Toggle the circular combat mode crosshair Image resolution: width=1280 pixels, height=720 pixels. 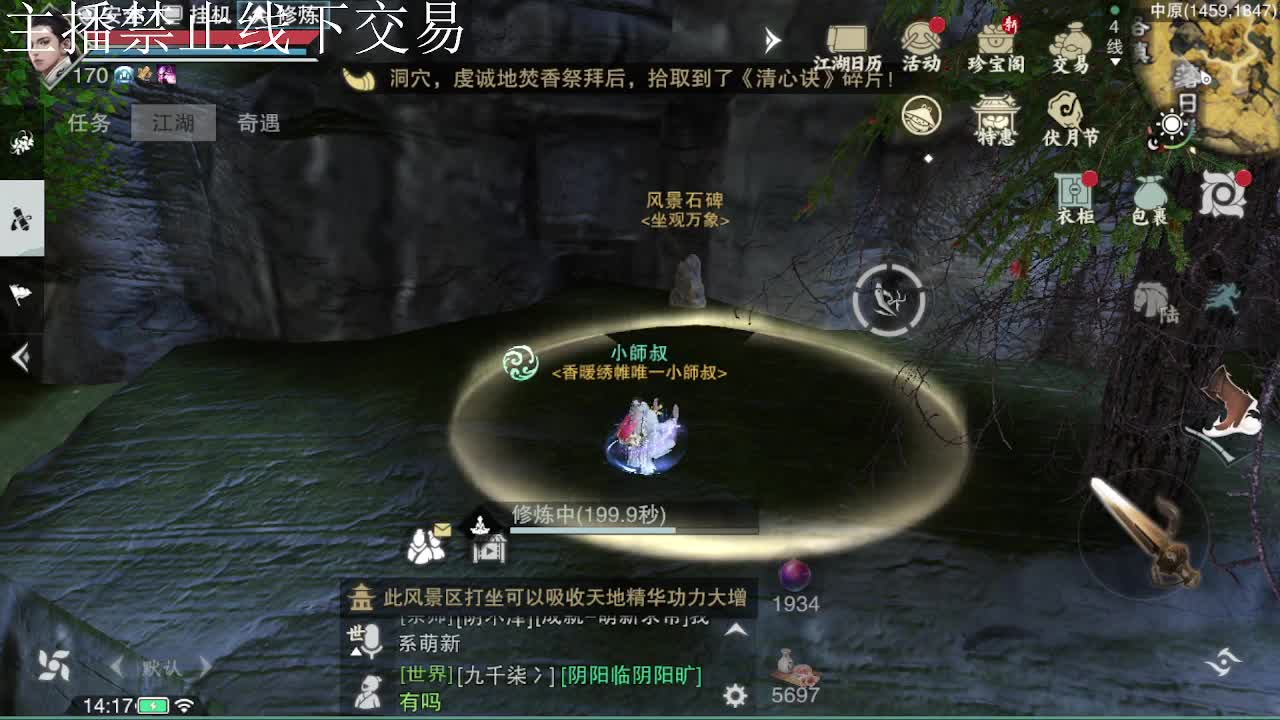click(887, 296)
